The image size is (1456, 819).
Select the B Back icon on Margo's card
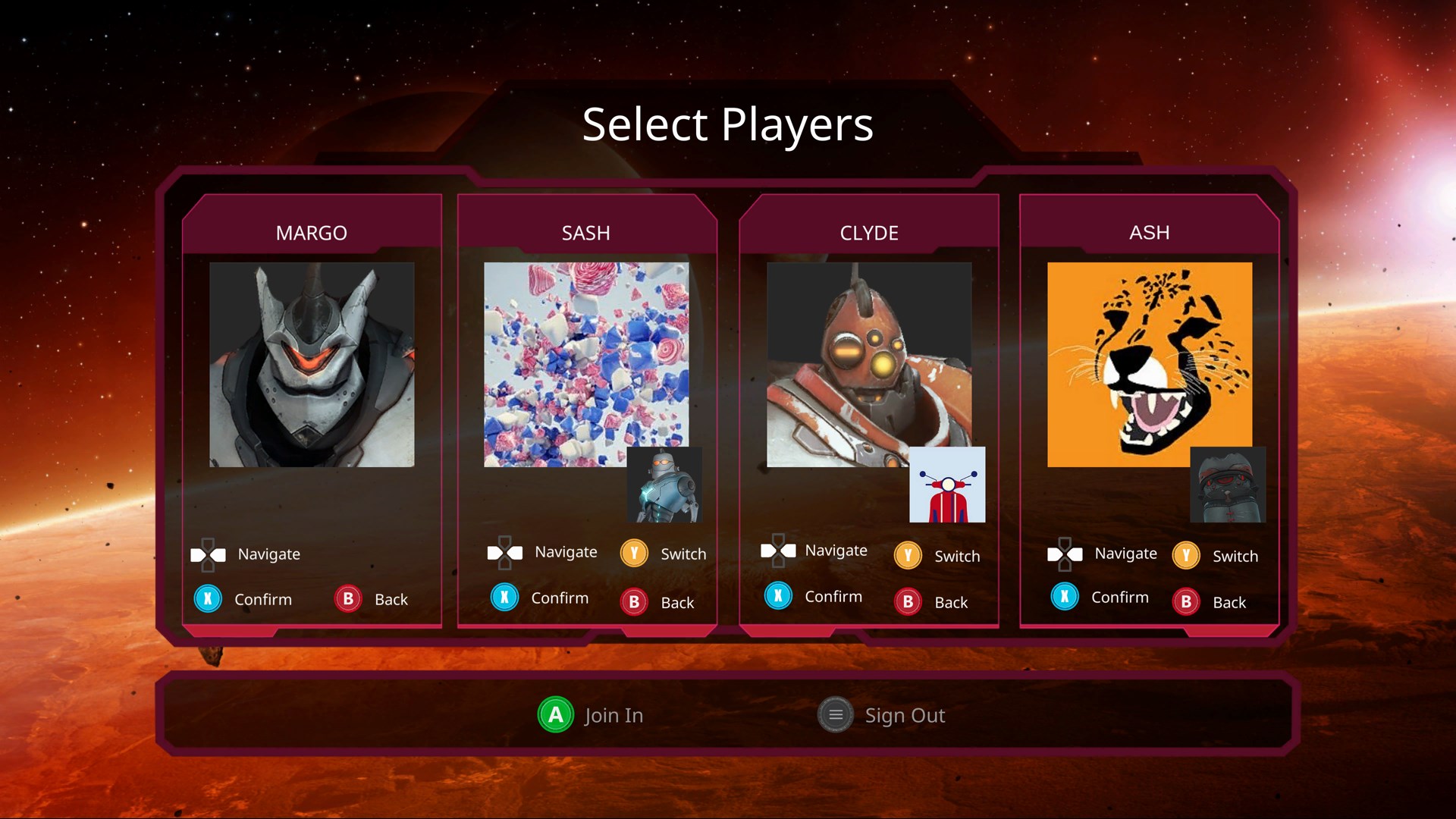coord(347,598)
